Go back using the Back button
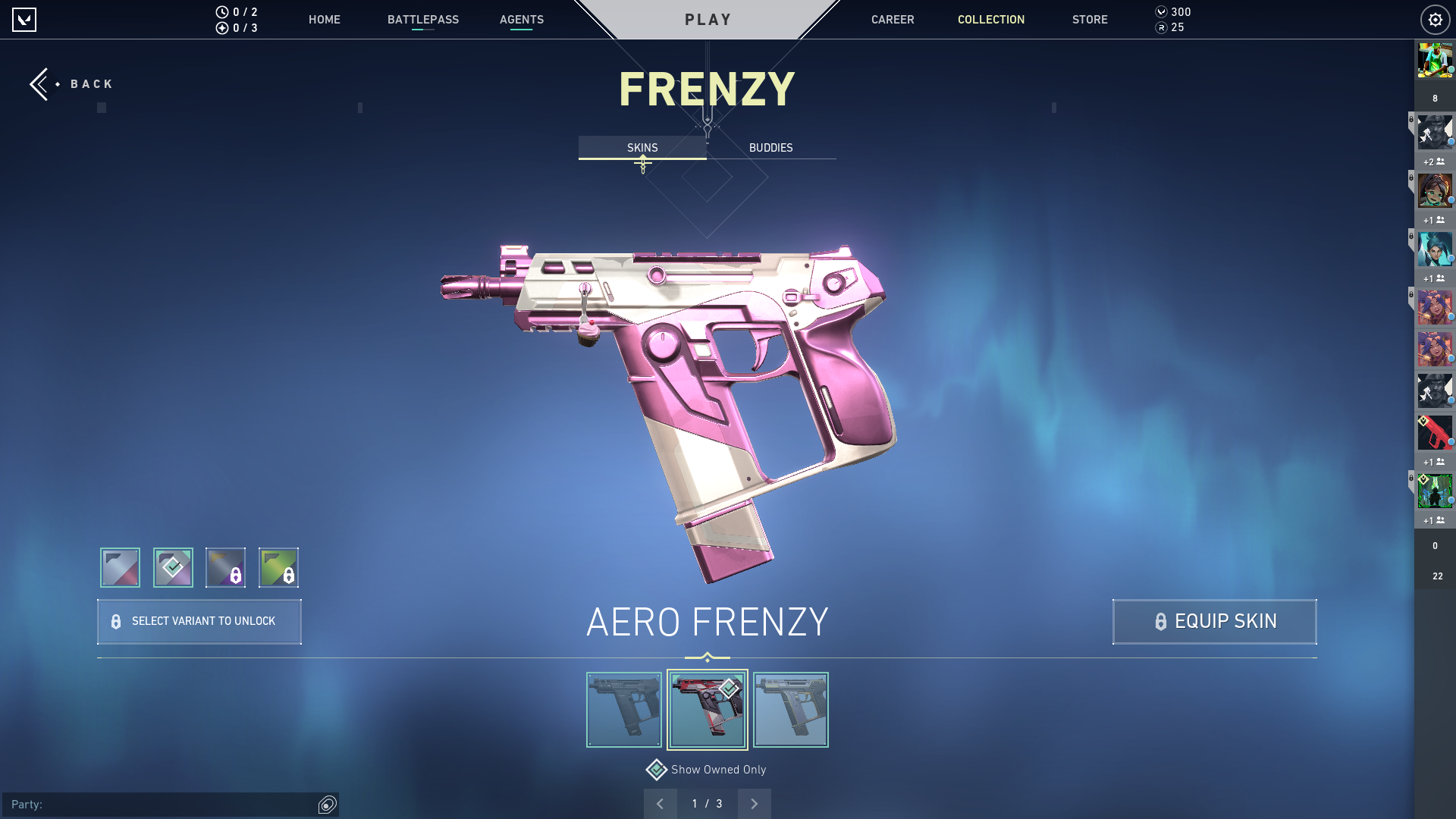The width and height of the screenshot is (1456, 819). click(x=71, y=84)
